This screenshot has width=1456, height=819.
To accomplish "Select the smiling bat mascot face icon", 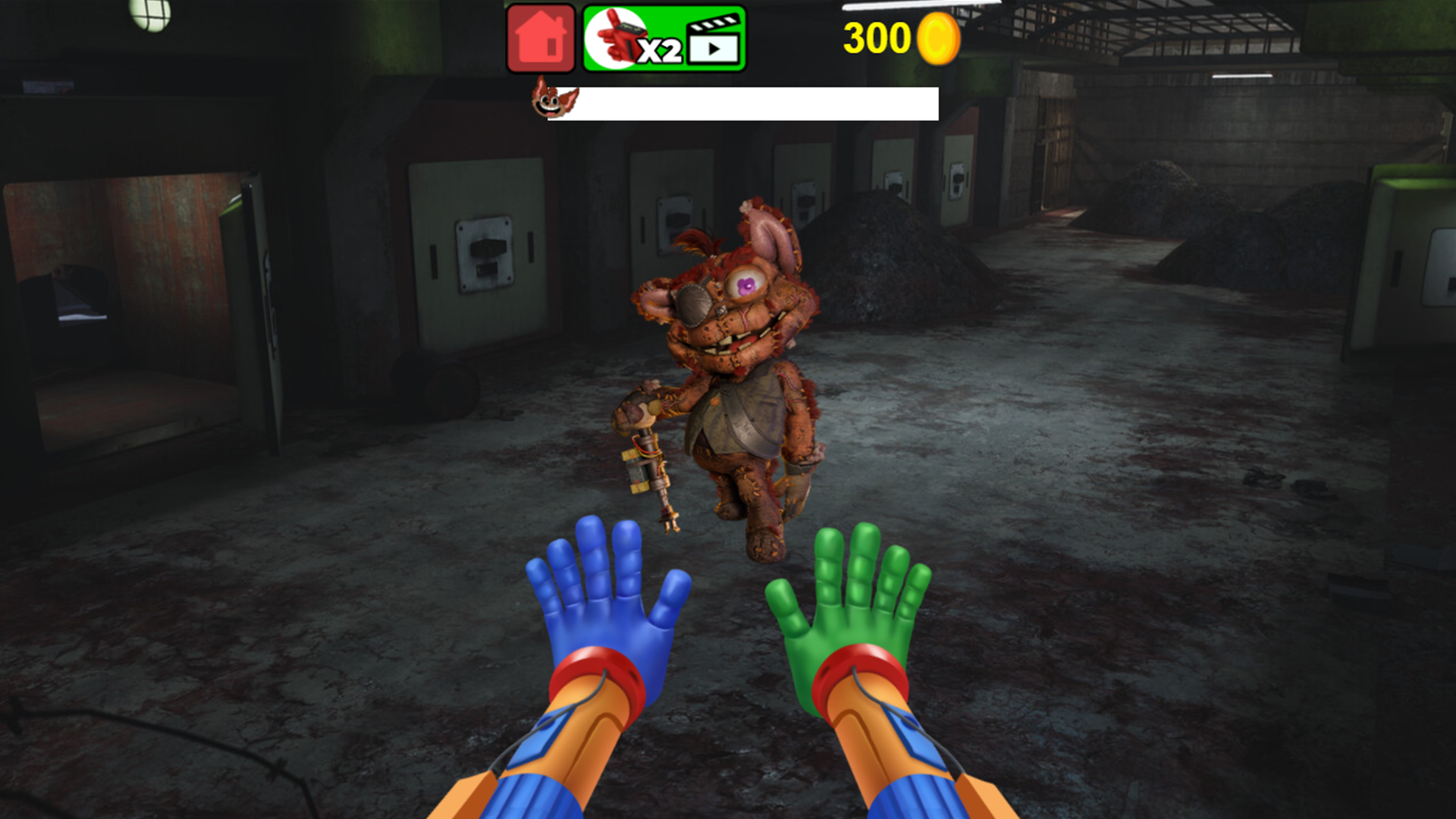I will (552, 99).
